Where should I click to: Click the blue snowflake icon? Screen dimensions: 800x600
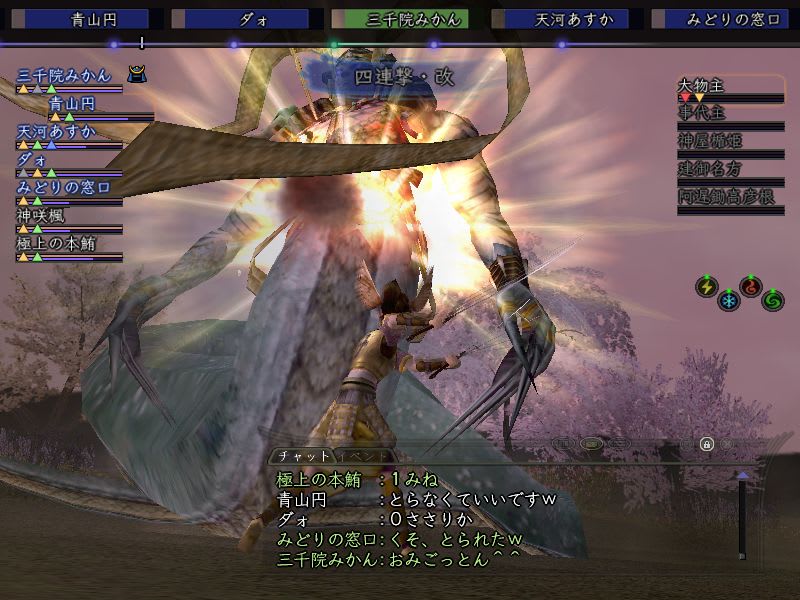pos(729,300)
